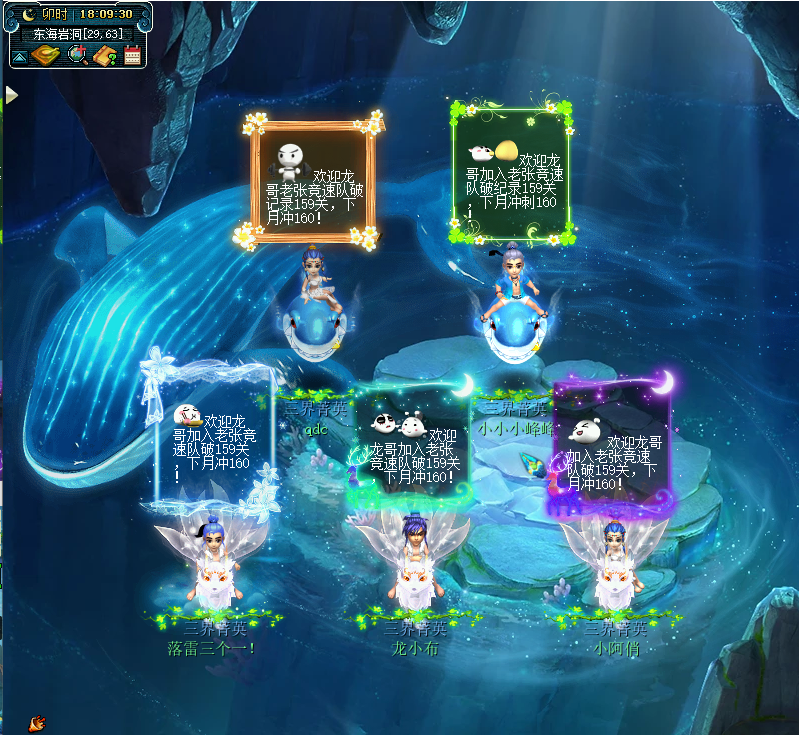Open the guide book with question mark
Viewport: 799px width, 735px height.
point(106,55)
